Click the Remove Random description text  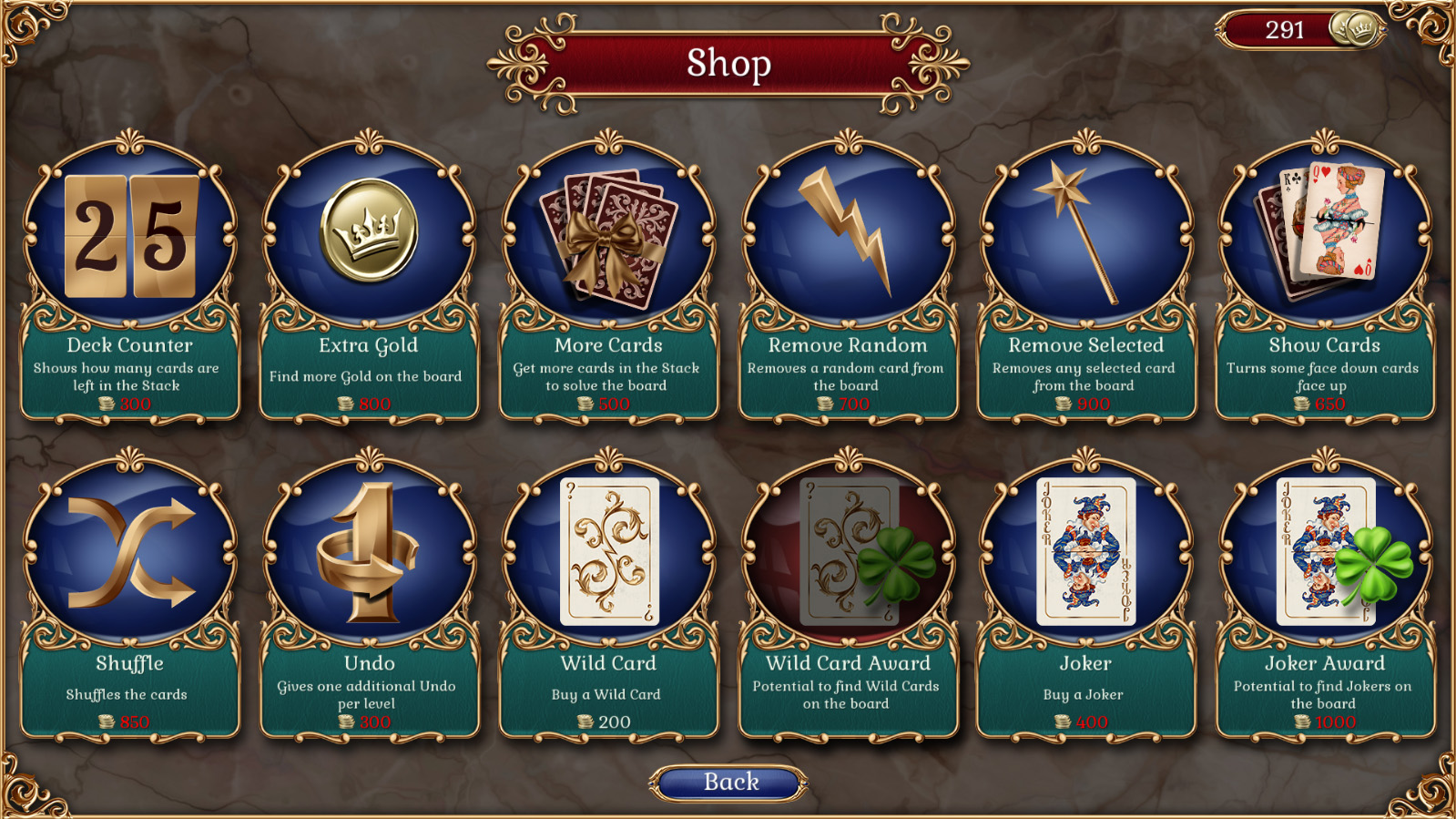pos(845,376)
